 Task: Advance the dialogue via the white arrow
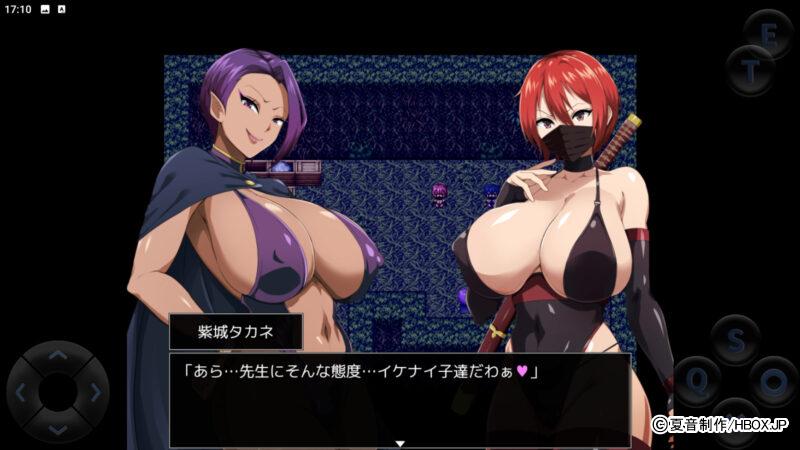pos(400,442)
